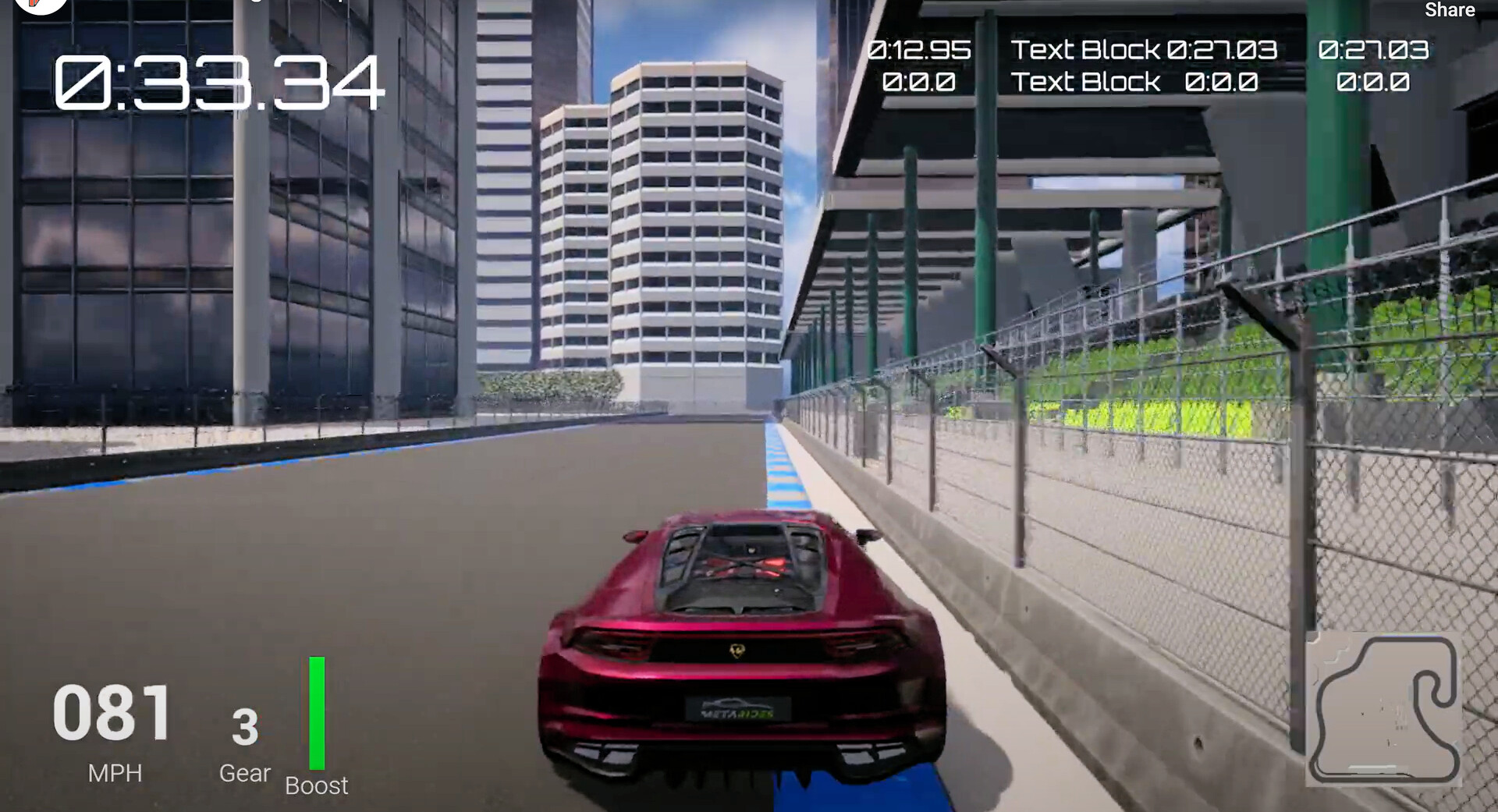Open the track layout minimap
The image size is (1498, 812).
(1383, 708)
